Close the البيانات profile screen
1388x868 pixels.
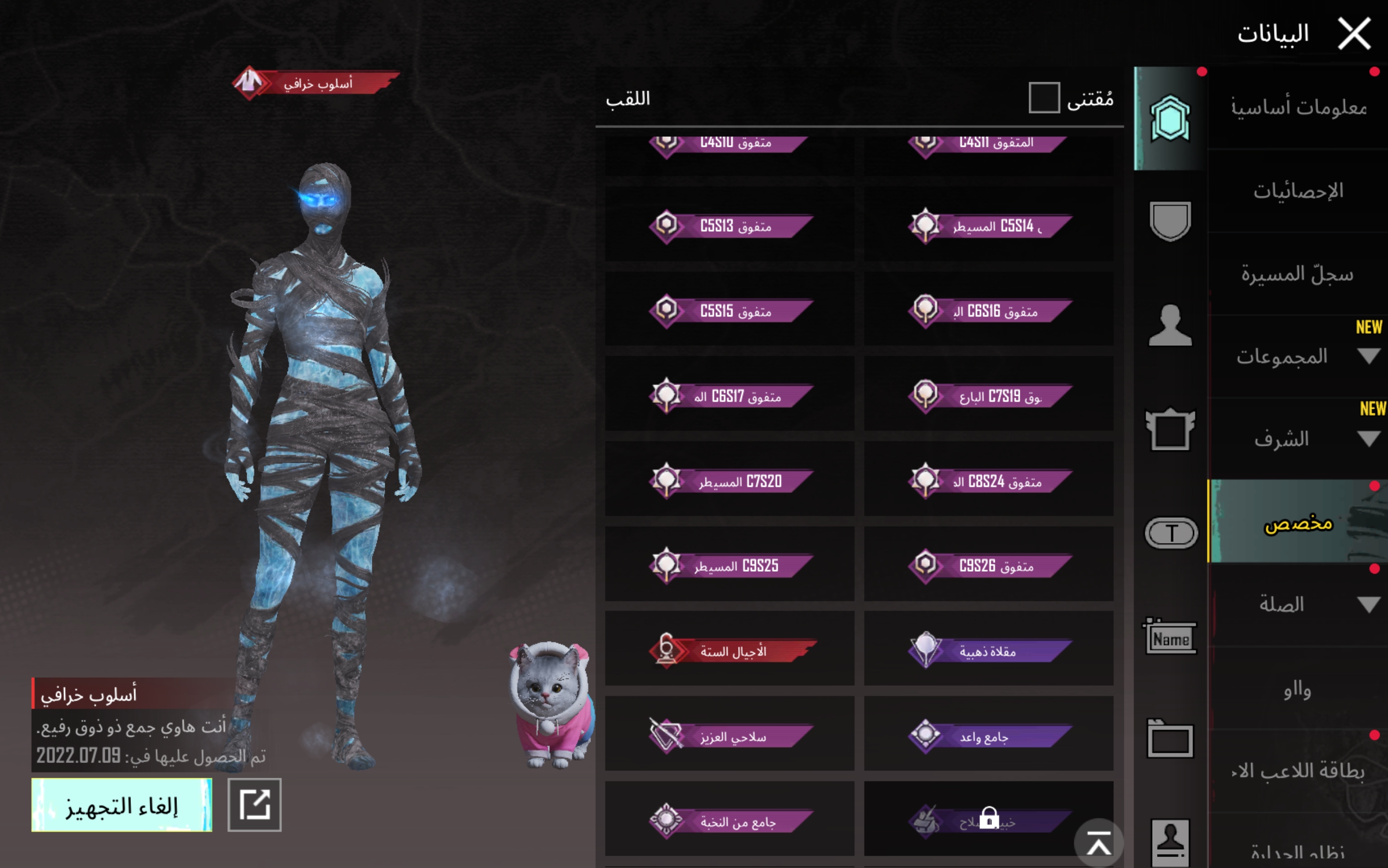coord(1353,33)
